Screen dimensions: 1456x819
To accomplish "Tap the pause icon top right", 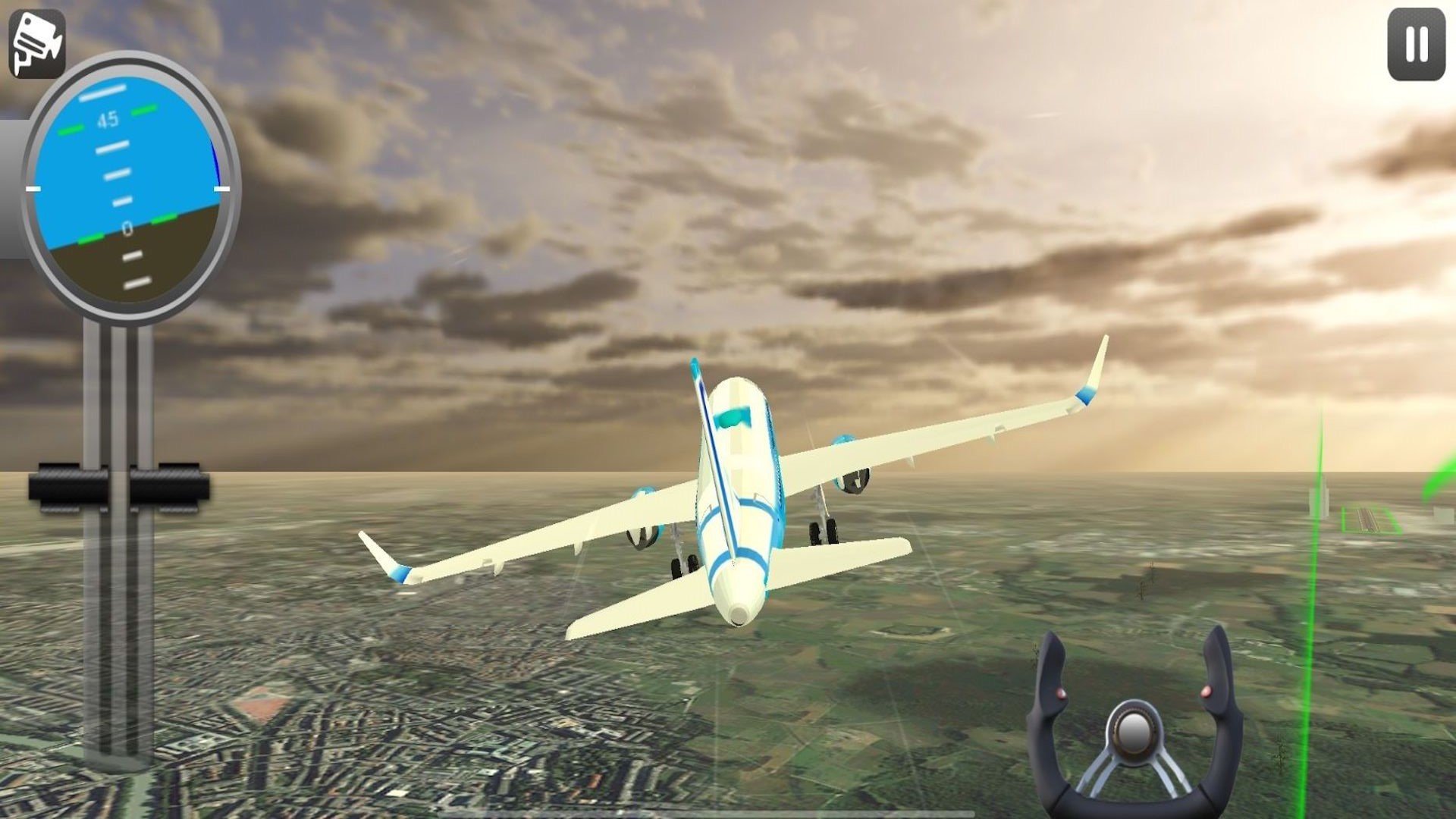I will 1415,45.
